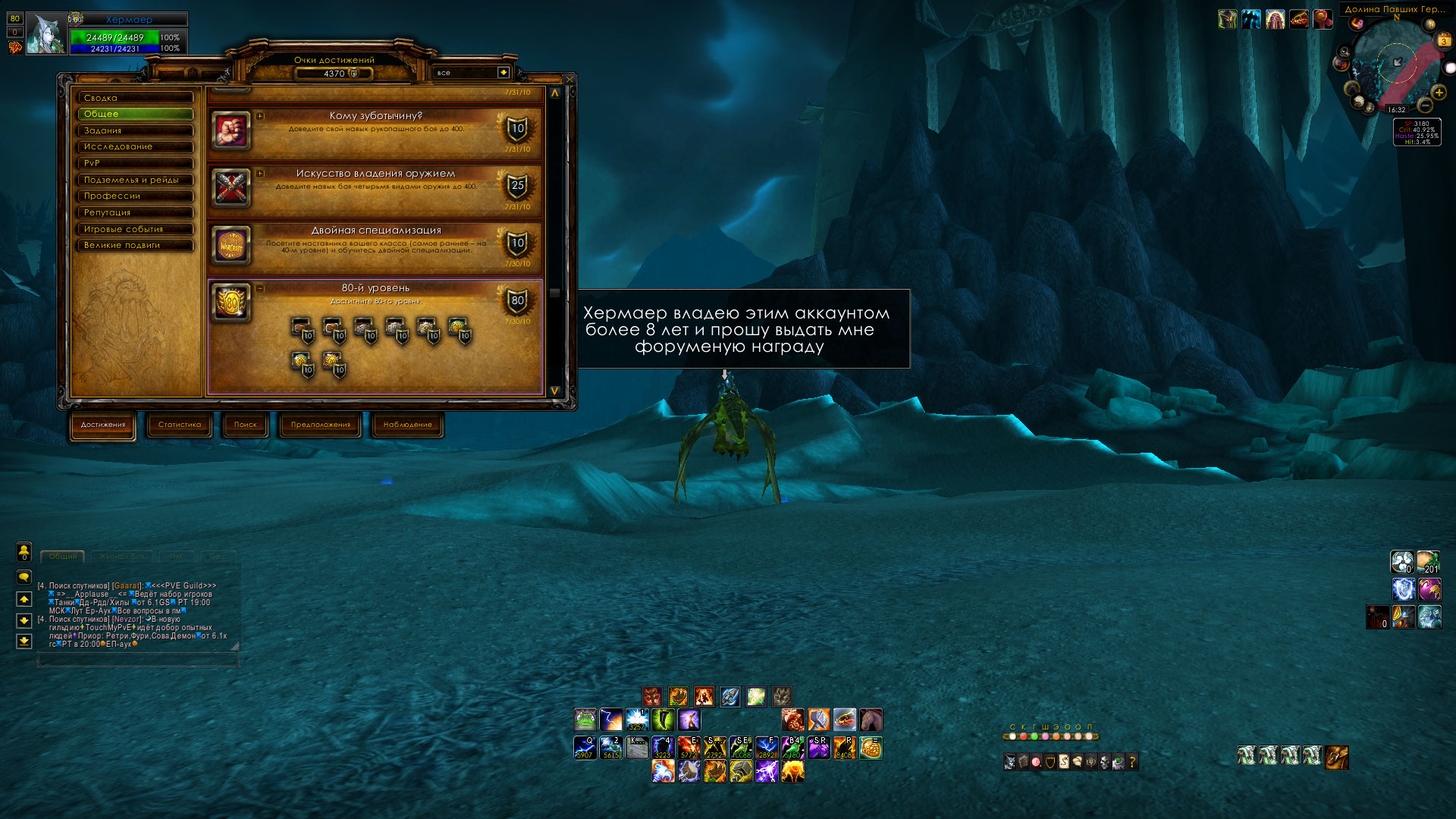Expand the Кому зуботычину achievement
This screenshot has width=1456, height=819.
(260, 116)
